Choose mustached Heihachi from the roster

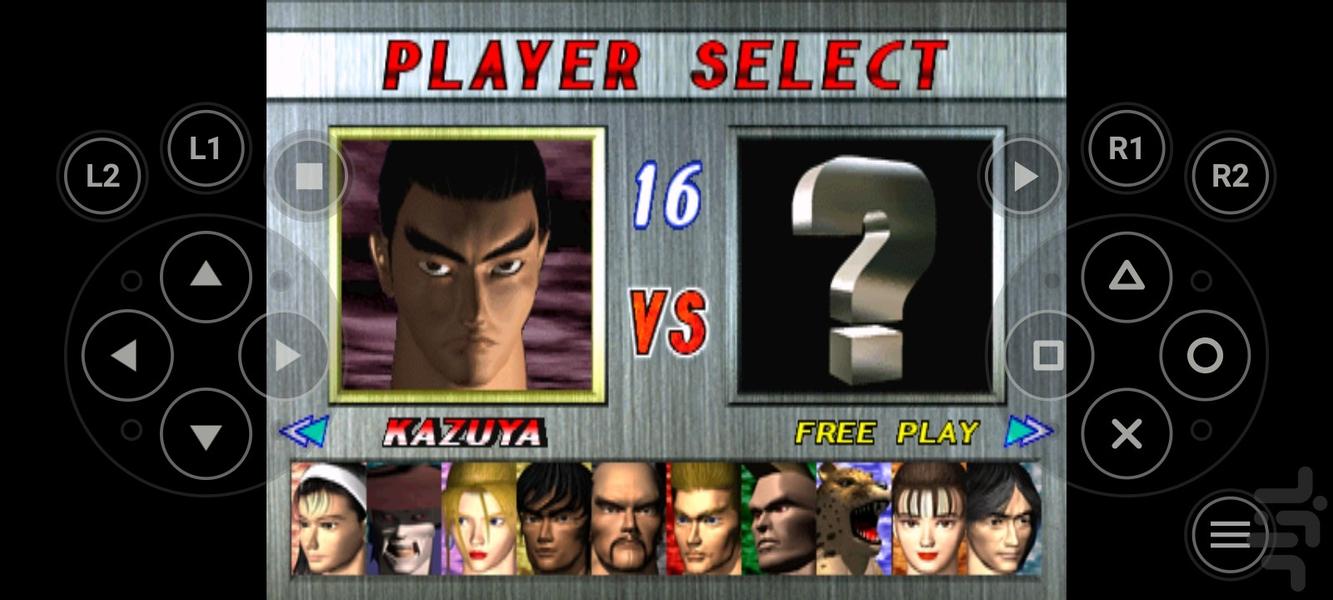[x=629, y=519]
